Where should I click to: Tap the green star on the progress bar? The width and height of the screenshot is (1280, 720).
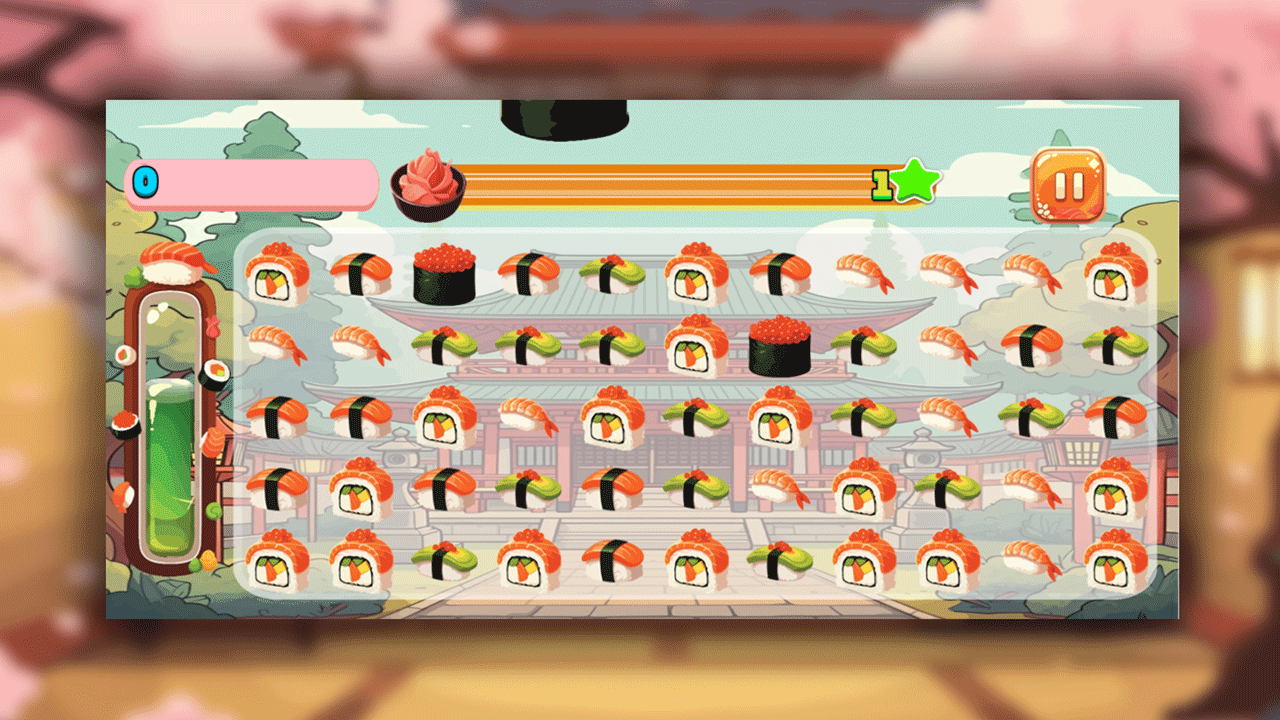point(915,182)
